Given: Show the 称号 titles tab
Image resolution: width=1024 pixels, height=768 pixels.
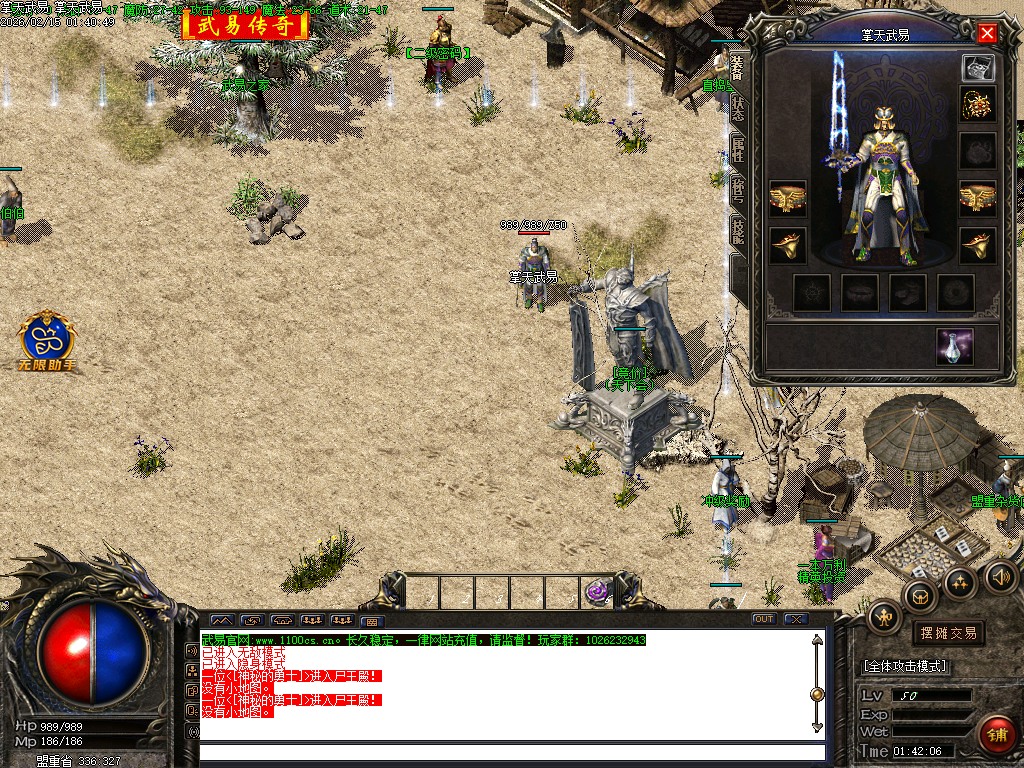Looking at the screenshot, I should 737,191.
